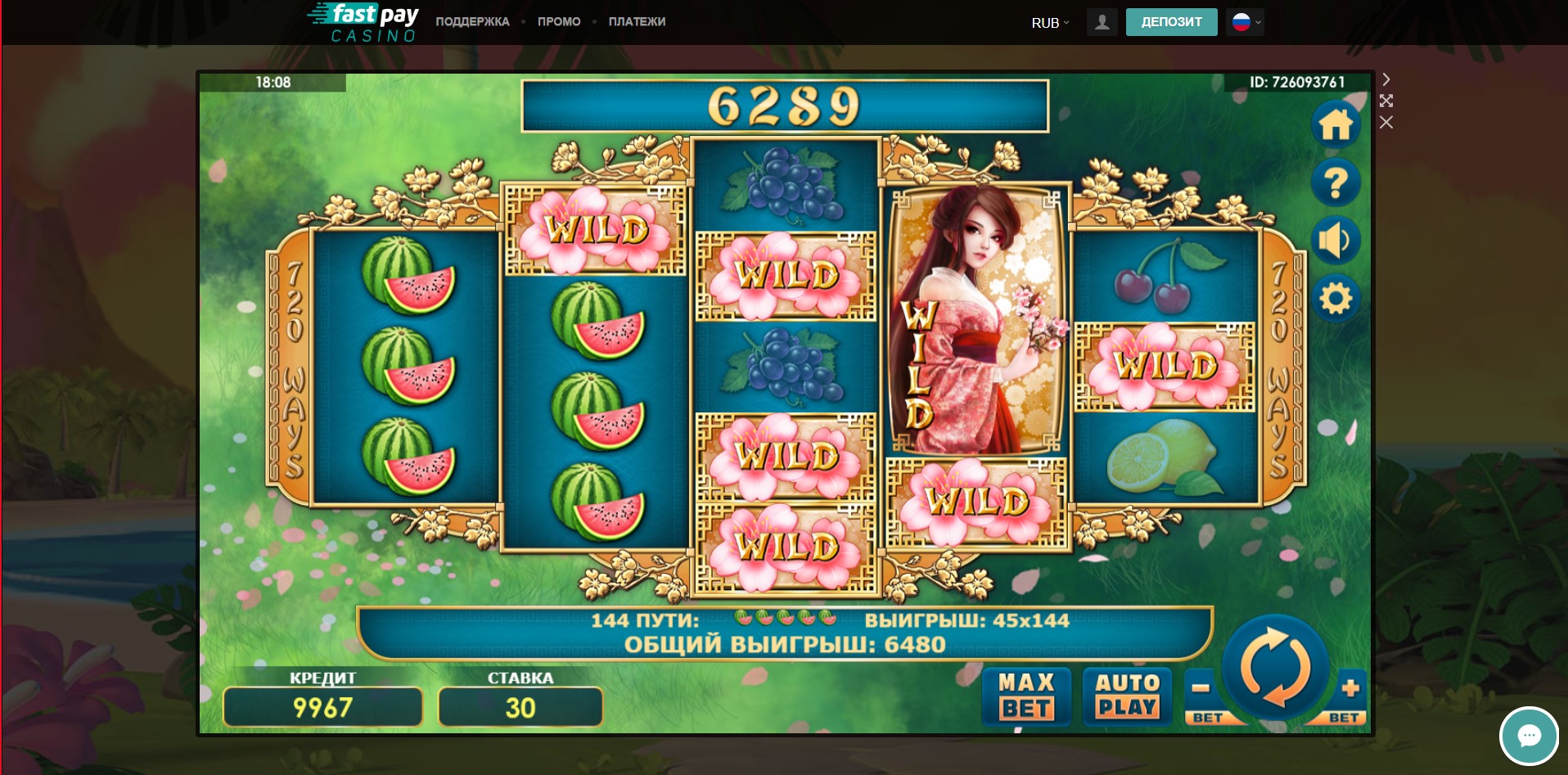Open the RUB currency dropdown
Image resolution: width=1568 pixels, height=775 pixels.
tap(1050, 23)
